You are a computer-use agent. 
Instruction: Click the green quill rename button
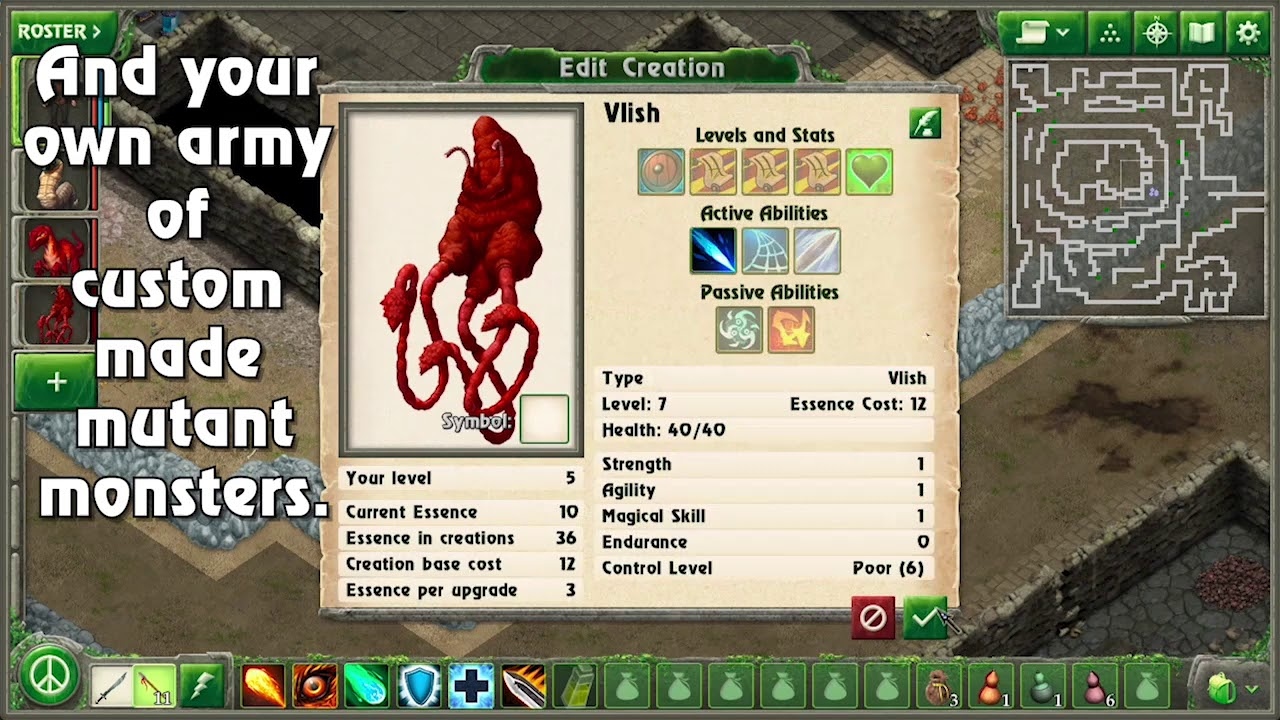coord(925,123)
